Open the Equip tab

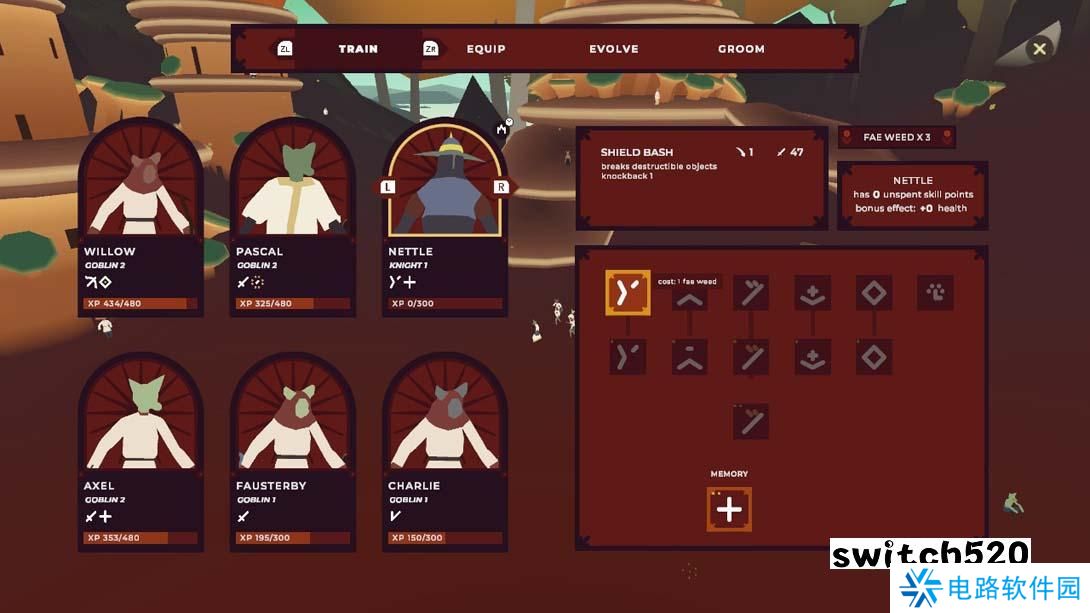486,49
